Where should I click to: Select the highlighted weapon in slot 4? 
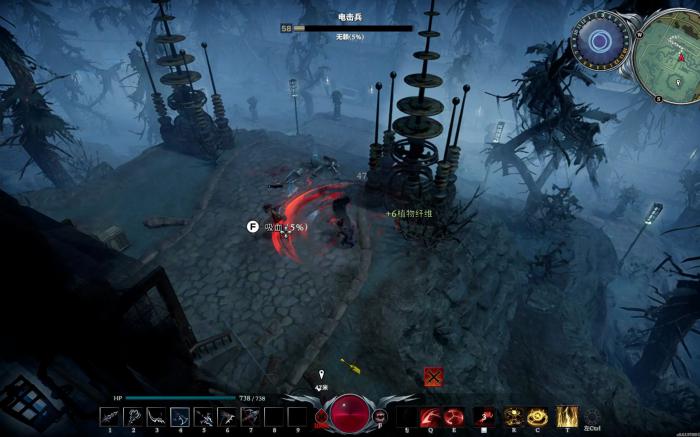pyautogui.click(x=180, y=416)
